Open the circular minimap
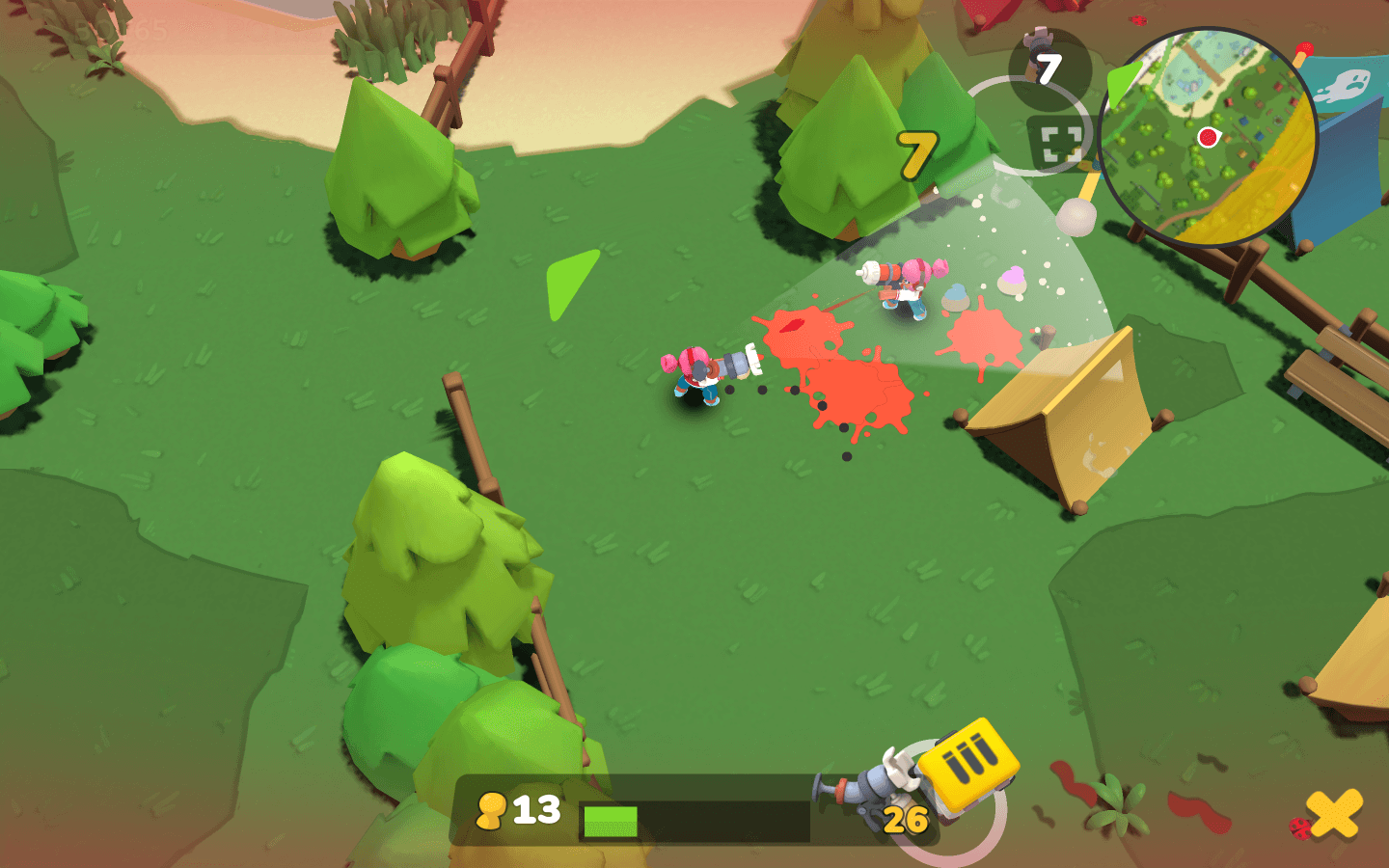The height and width of the screenshot is (868, 1389). 1207,137
